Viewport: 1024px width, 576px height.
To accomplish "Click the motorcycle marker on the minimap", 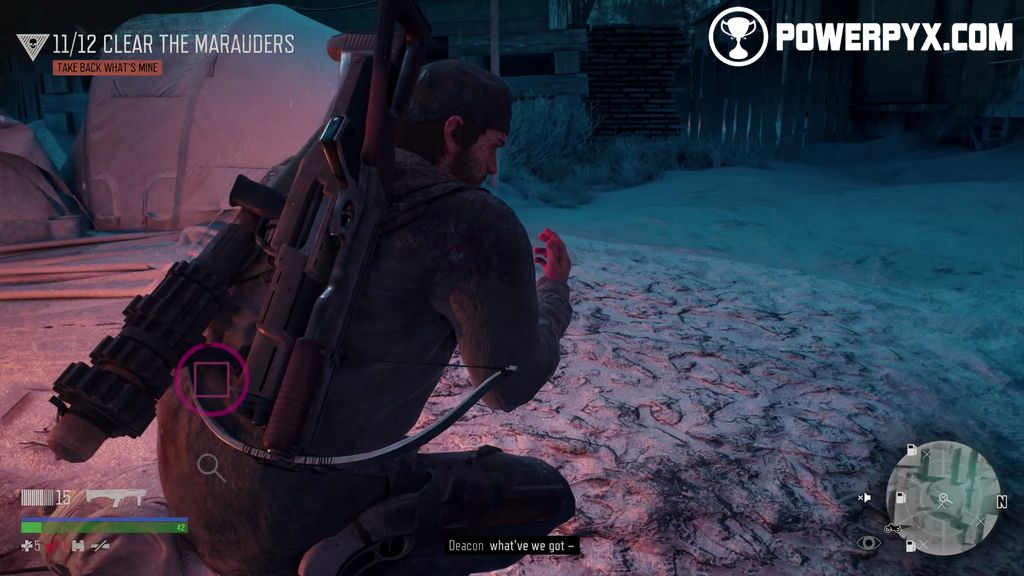I will 893,527.
